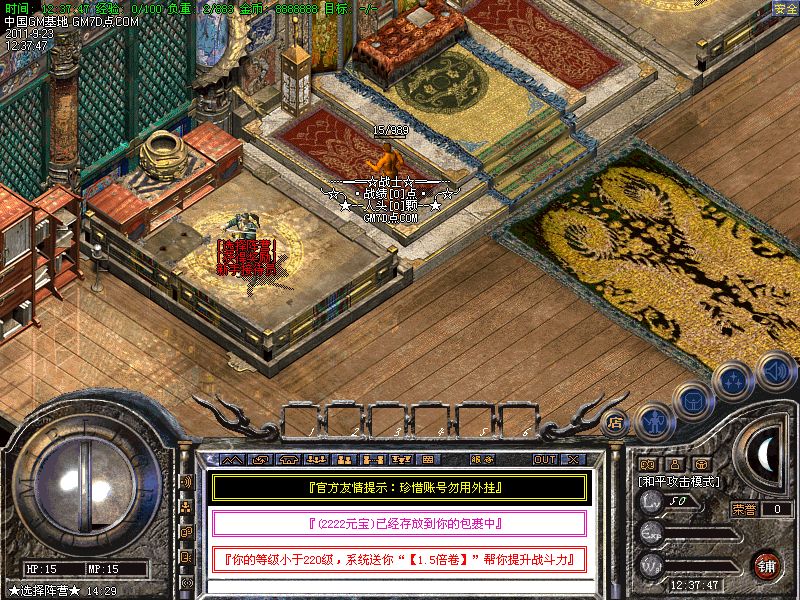Click the 2222元宝 purple system message

(x=398, y=524)
